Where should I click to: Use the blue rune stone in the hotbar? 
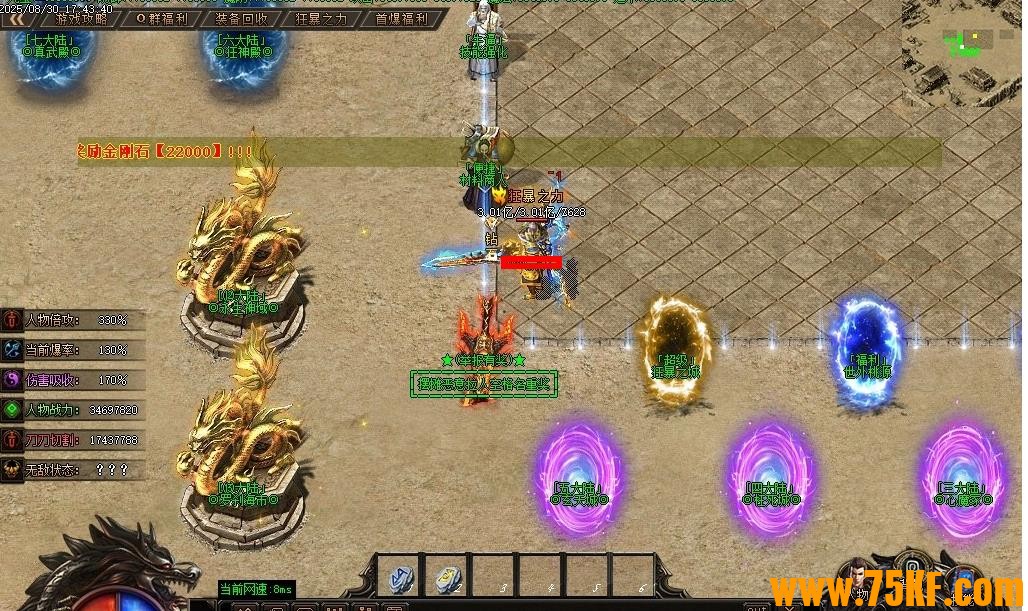[400, 577]
